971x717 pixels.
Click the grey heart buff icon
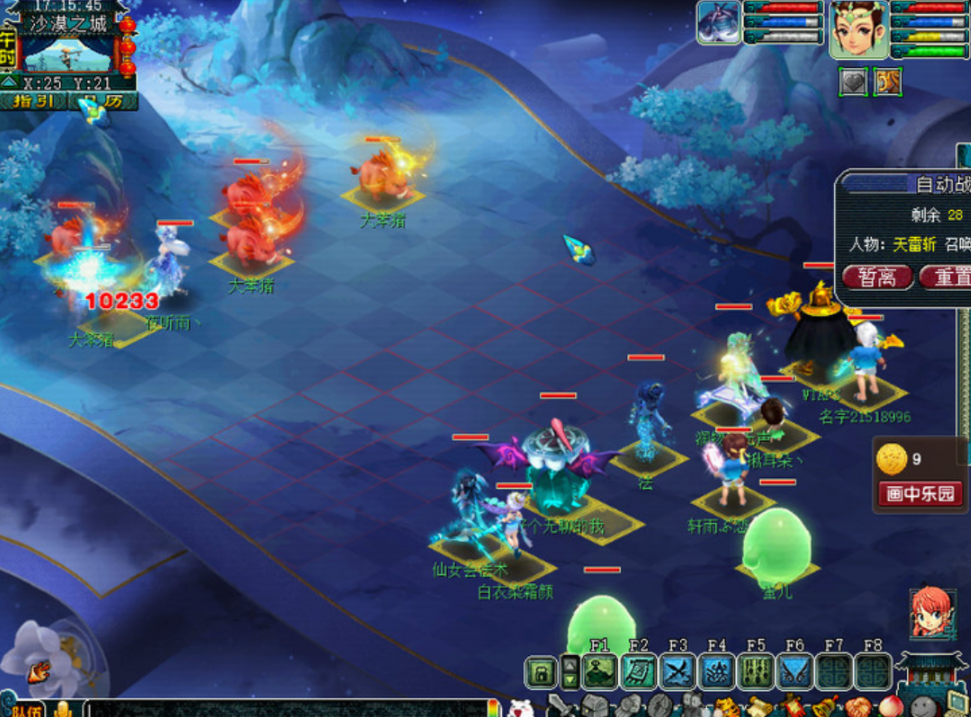click(x=853, y=83)
